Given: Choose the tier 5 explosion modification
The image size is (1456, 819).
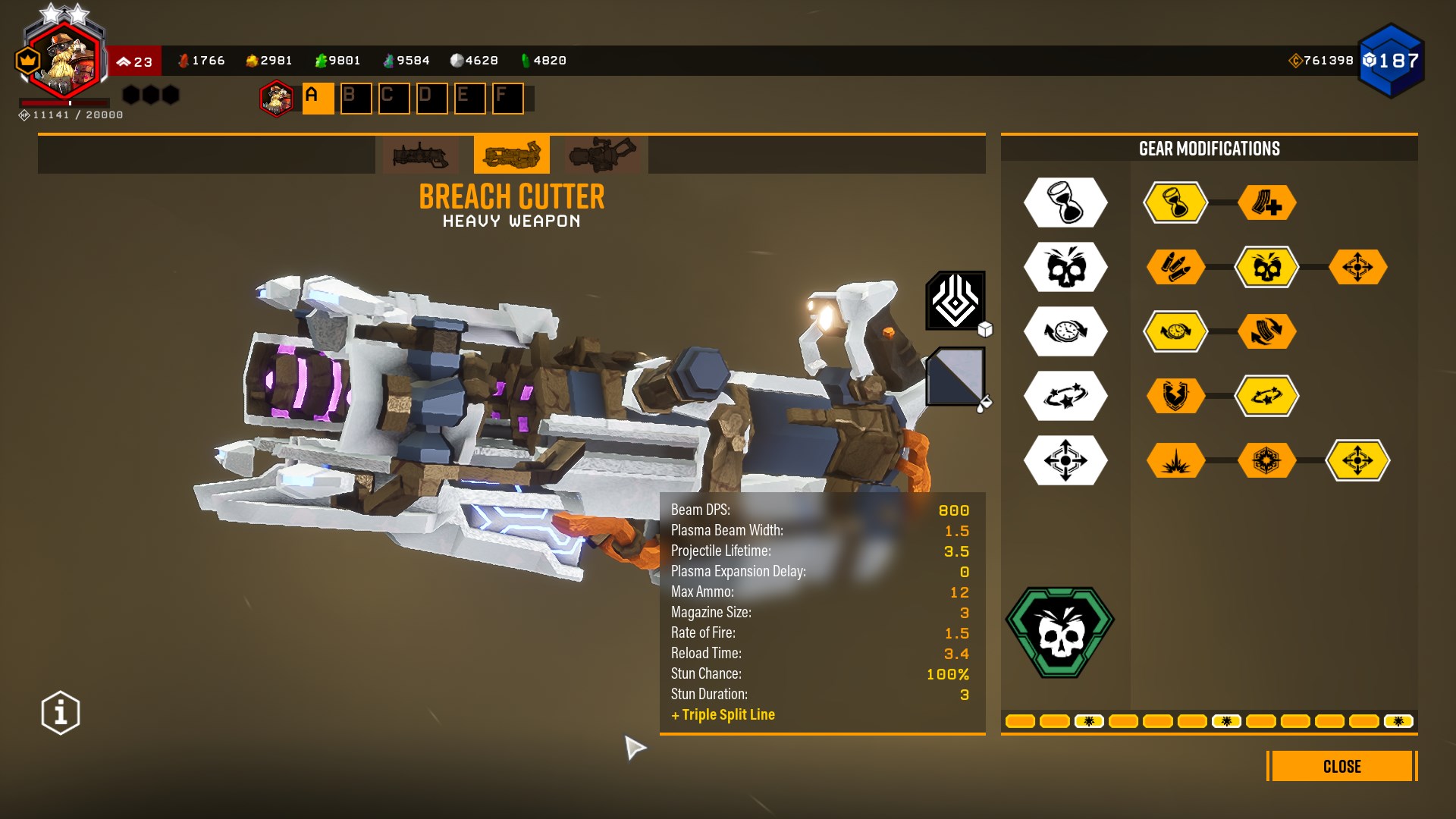Looking at the screenshot, I should [x=1175, y=460].
